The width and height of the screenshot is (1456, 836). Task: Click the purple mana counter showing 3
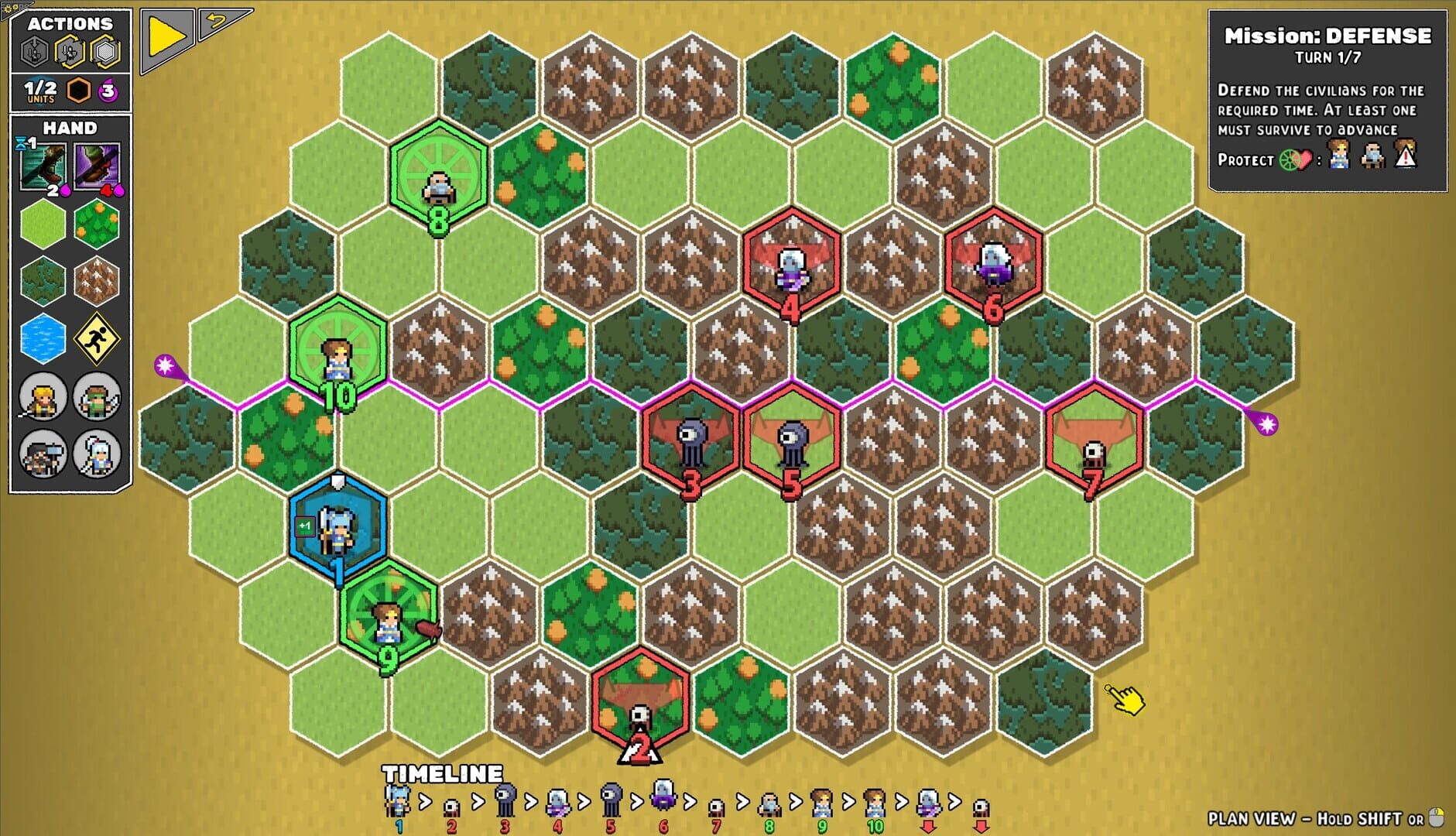[x=107, y=91]
